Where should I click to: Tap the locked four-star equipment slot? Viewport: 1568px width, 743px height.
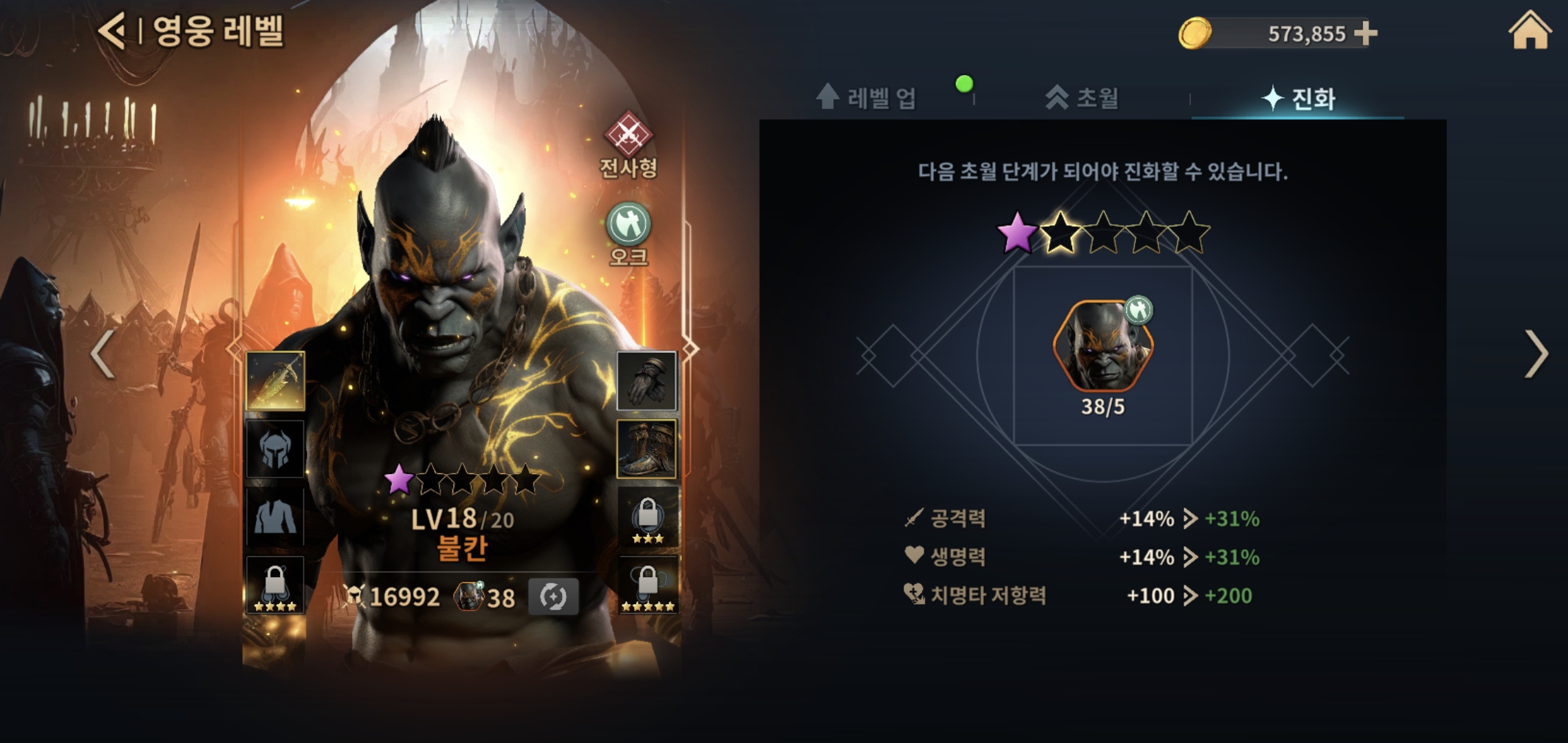(x=275, y=585)
